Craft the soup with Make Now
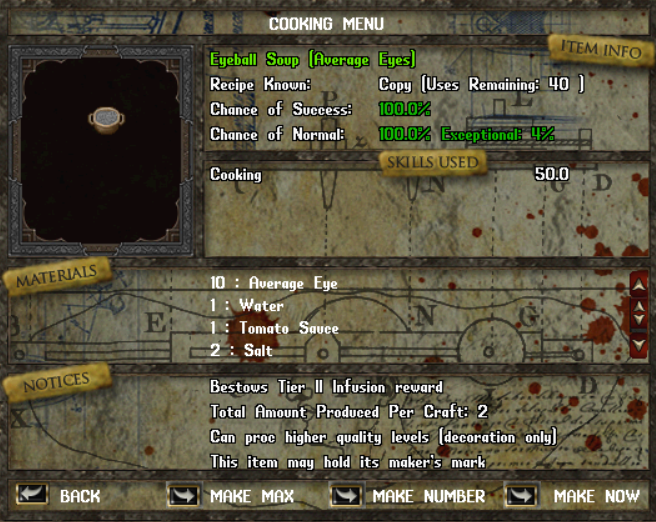The image size is (656, 522). click(x=521, y=495)
